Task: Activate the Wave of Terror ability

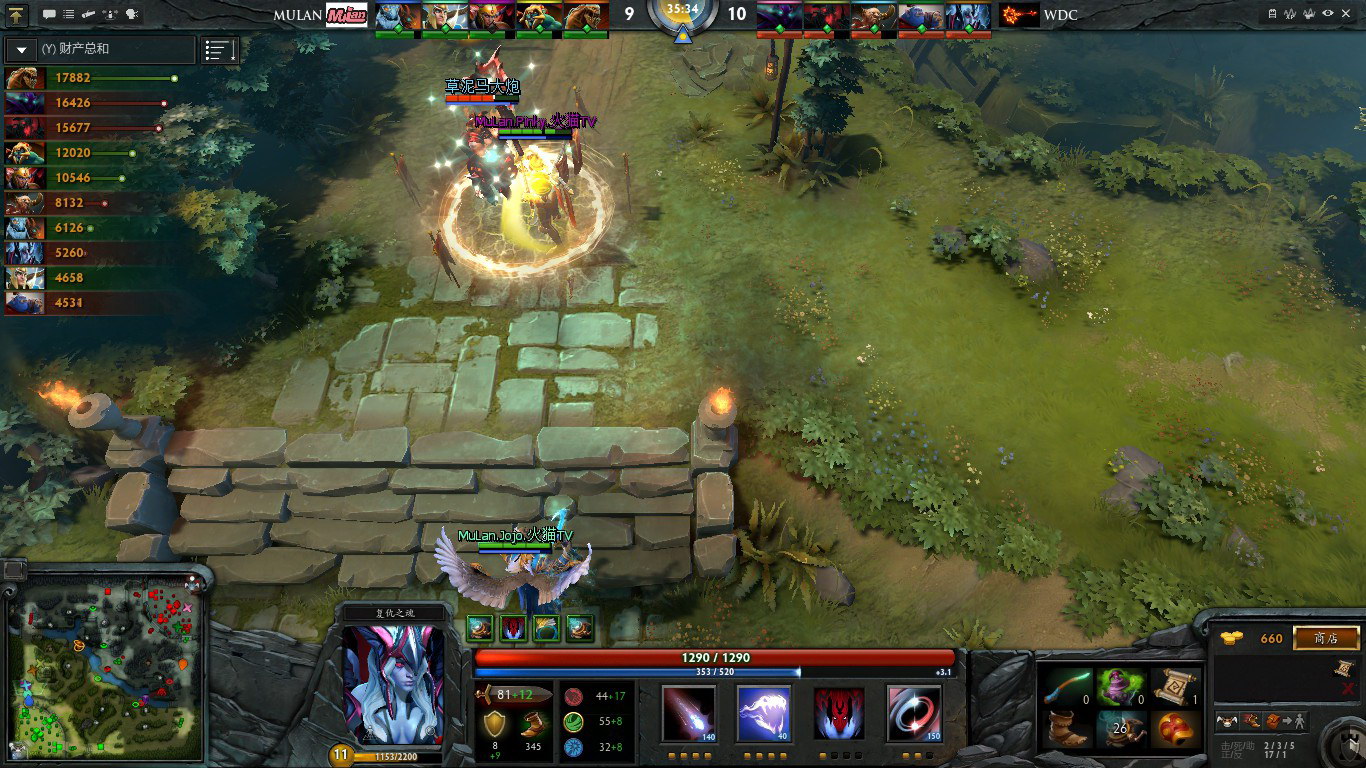Action: [764, 713]
